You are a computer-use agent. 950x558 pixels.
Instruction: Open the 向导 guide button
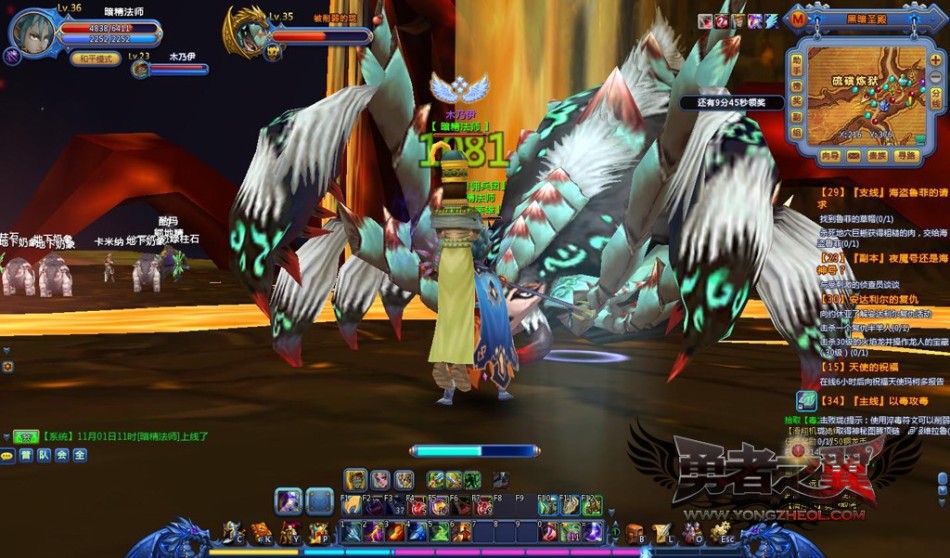point(830,156)
